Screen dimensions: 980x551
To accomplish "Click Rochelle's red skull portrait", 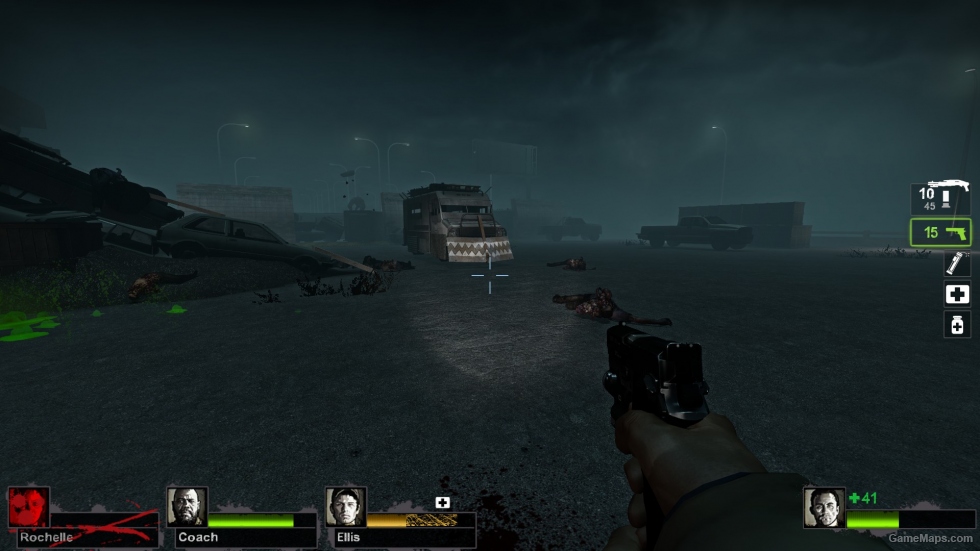I will 28,507.
